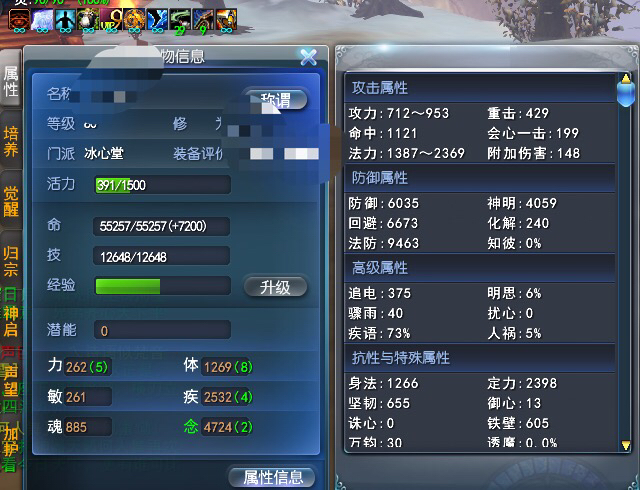The image size is (640, 490).
Task: Select the VIP 9 status icon
Action: pos(109,17)
